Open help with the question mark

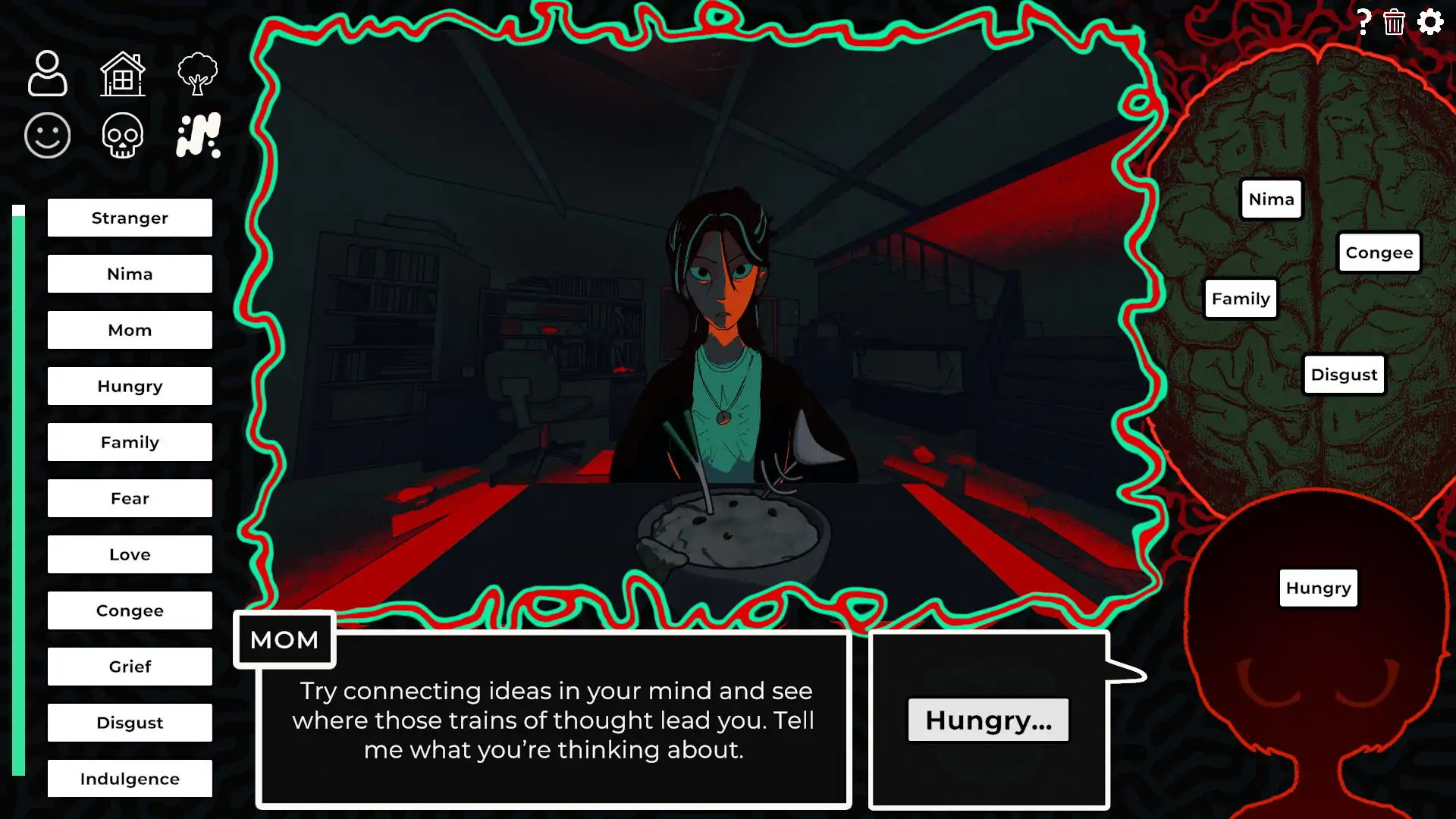point(1363,22)
